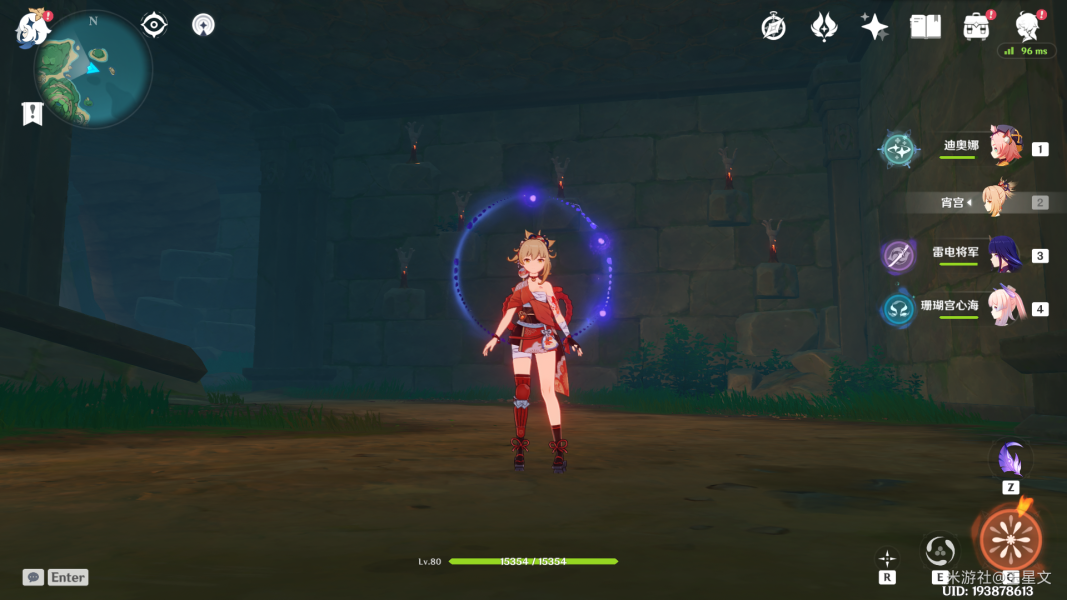Open the chat speech bubble

coord(33,577)
